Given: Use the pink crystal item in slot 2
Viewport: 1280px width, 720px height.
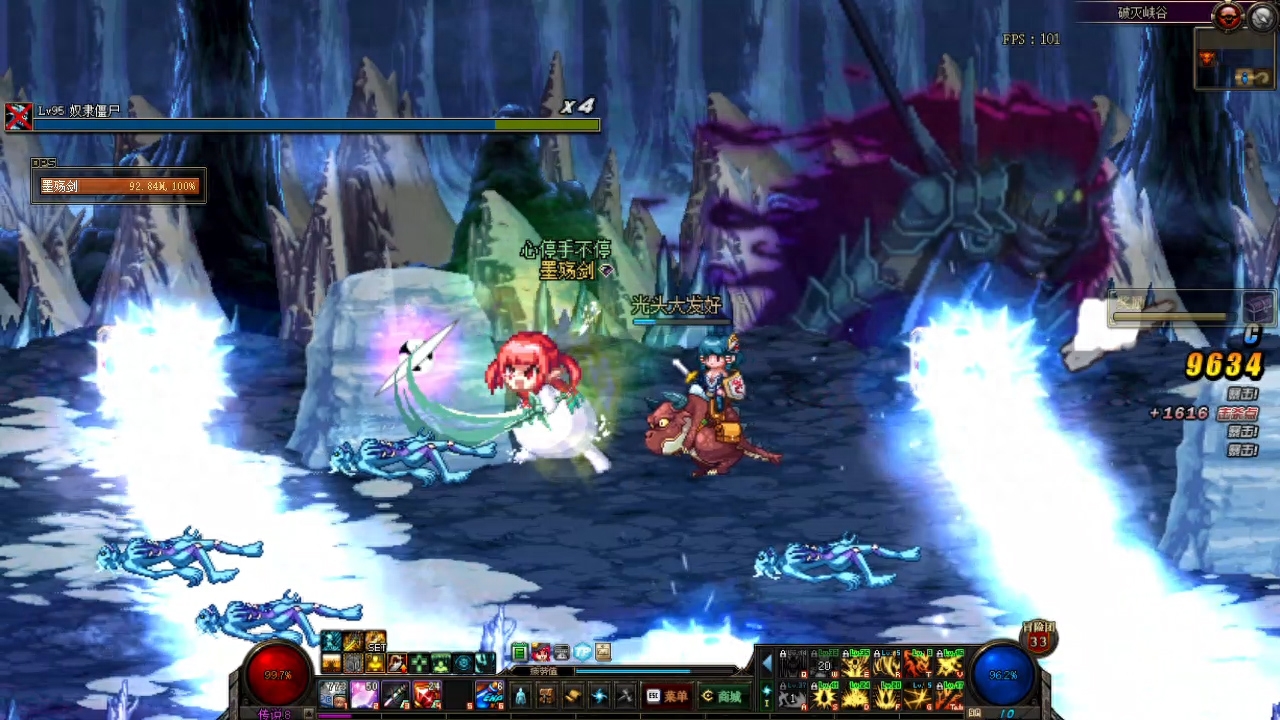Looking at the screenshot, I should [x=364, y=693].
